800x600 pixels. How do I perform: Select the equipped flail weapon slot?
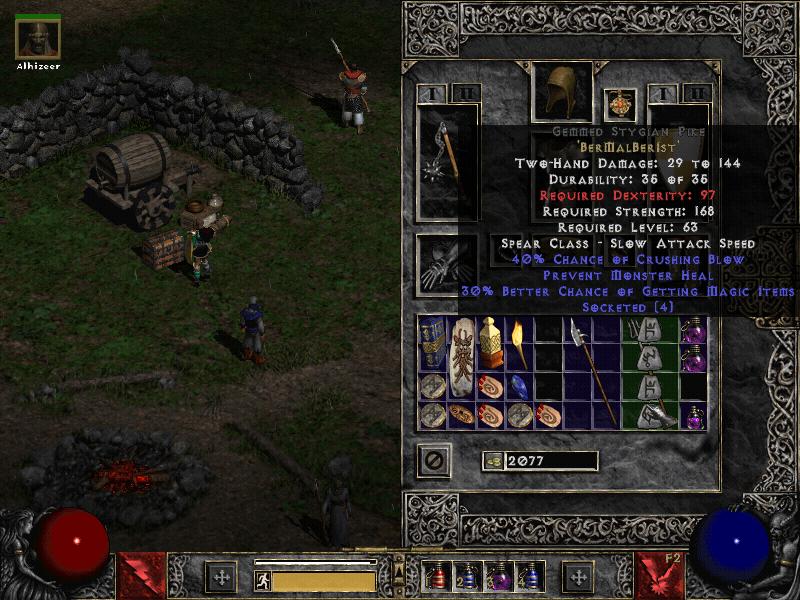446,162
